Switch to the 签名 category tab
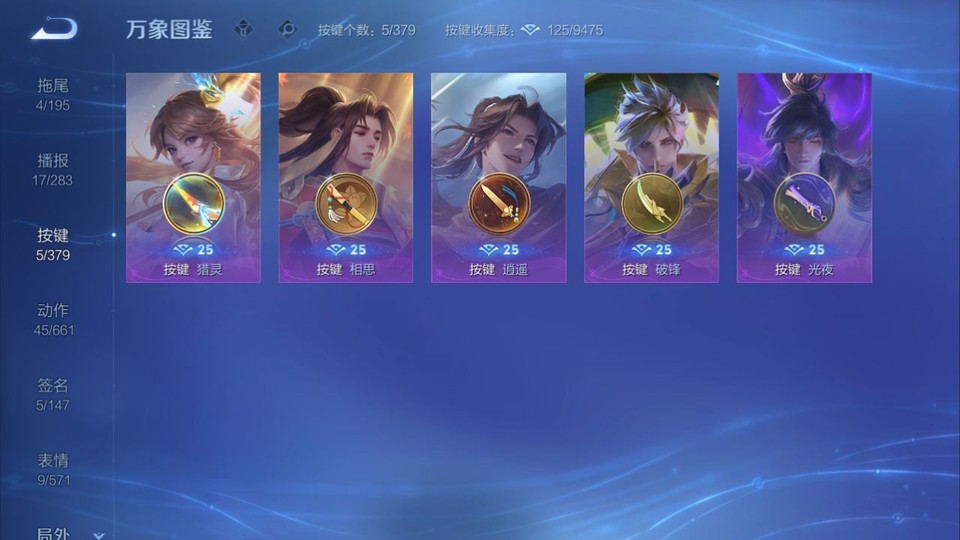 click(x=53, y=393)
